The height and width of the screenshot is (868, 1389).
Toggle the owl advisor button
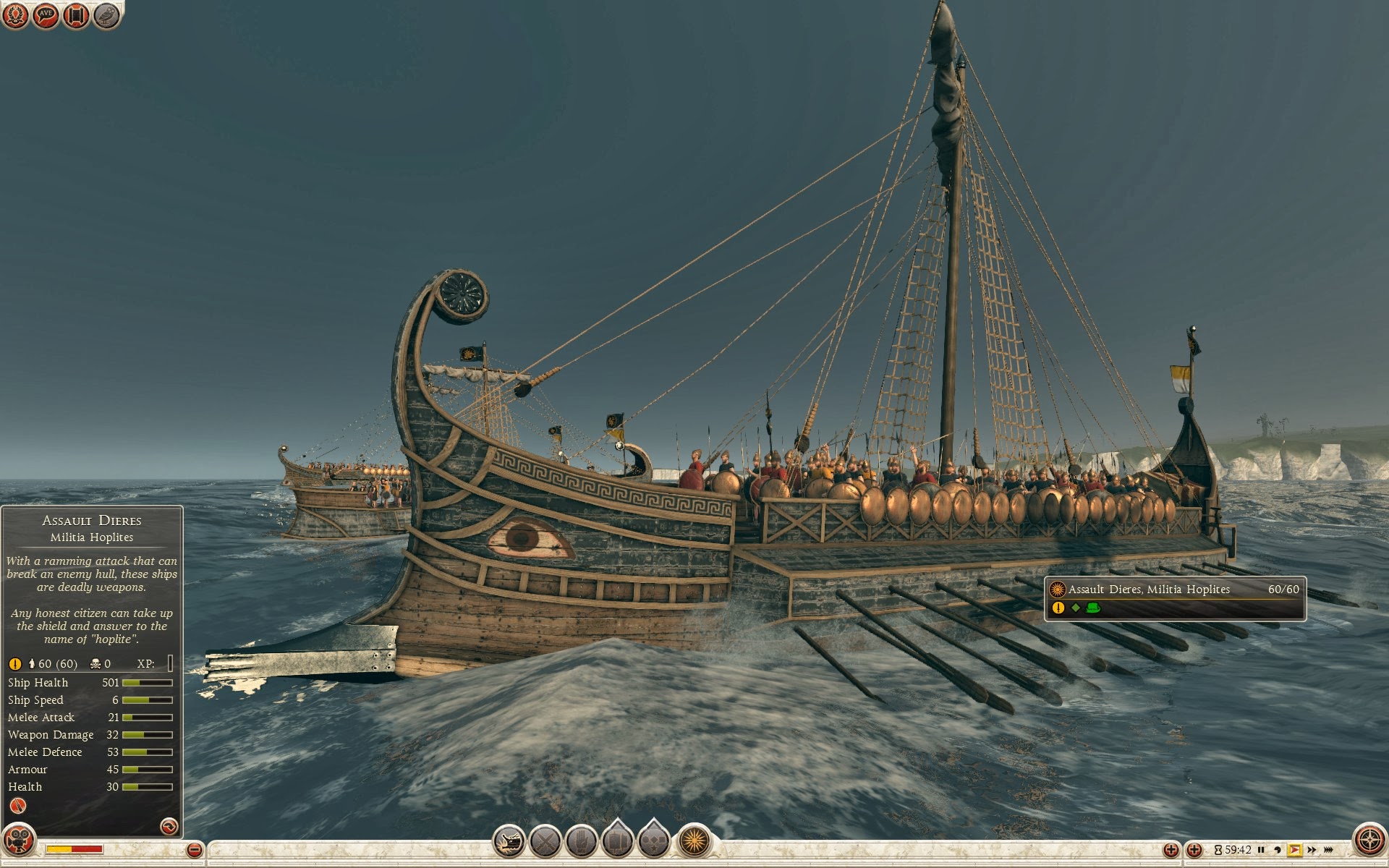(x=106, y=15)
